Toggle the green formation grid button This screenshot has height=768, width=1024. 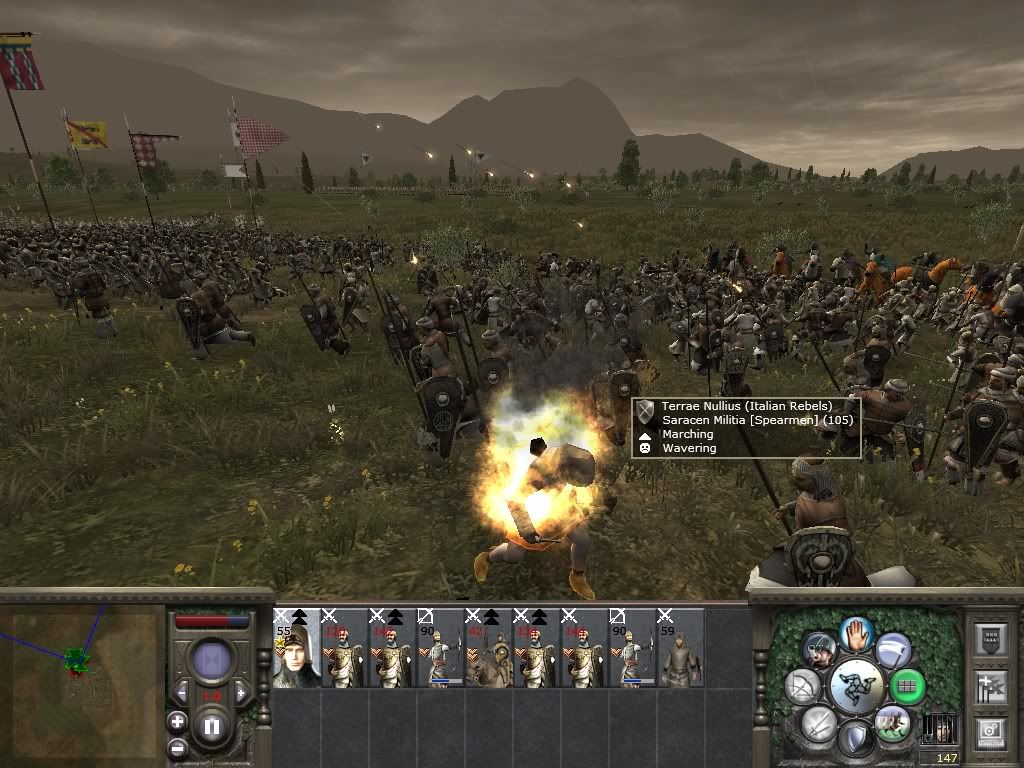(909, 686)
